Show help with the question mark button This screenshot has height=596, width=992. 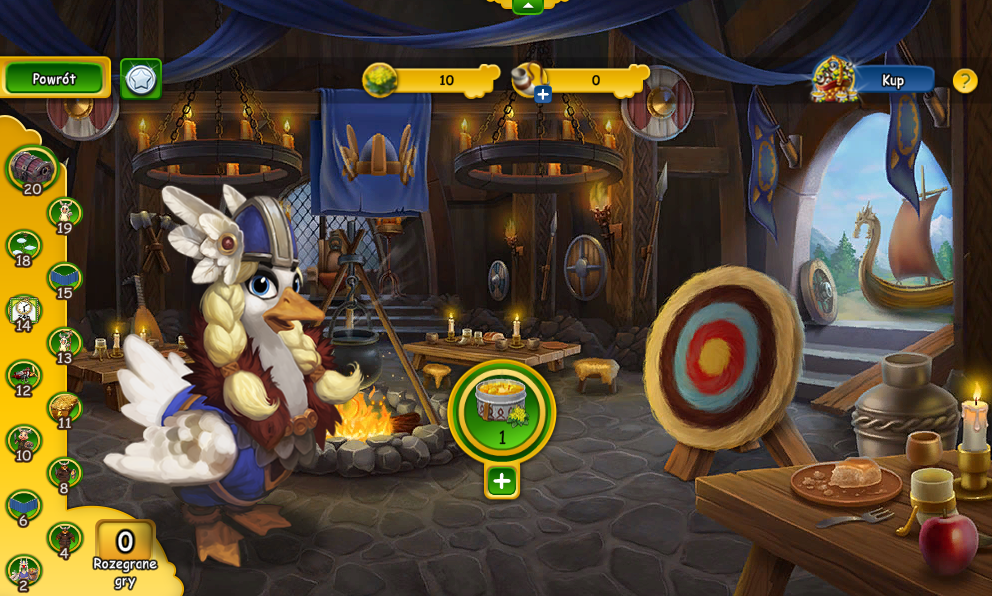pos(964,80)
